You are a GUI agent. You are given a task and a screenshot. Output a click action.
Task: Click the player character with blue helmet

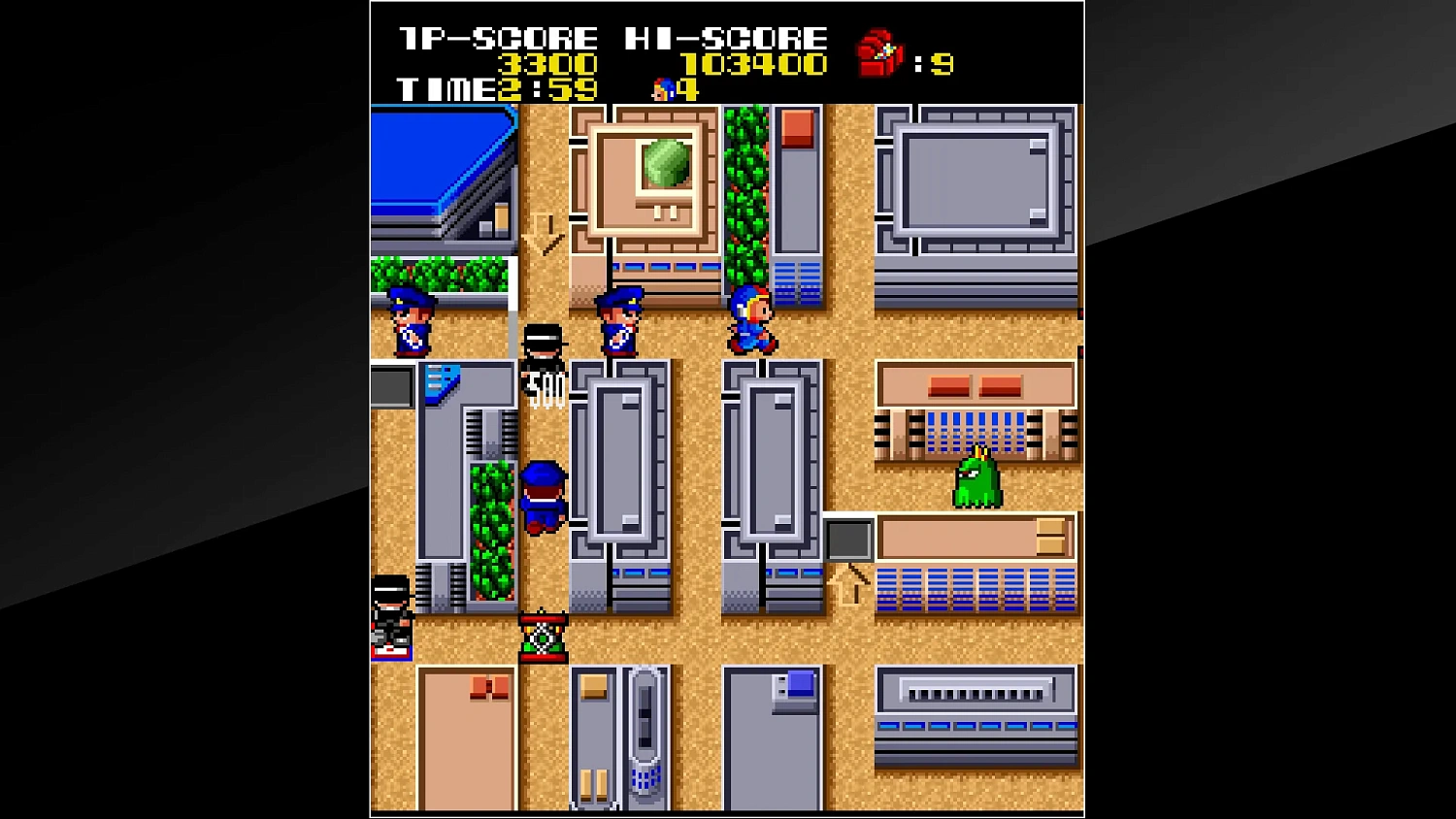click(754, 322)
